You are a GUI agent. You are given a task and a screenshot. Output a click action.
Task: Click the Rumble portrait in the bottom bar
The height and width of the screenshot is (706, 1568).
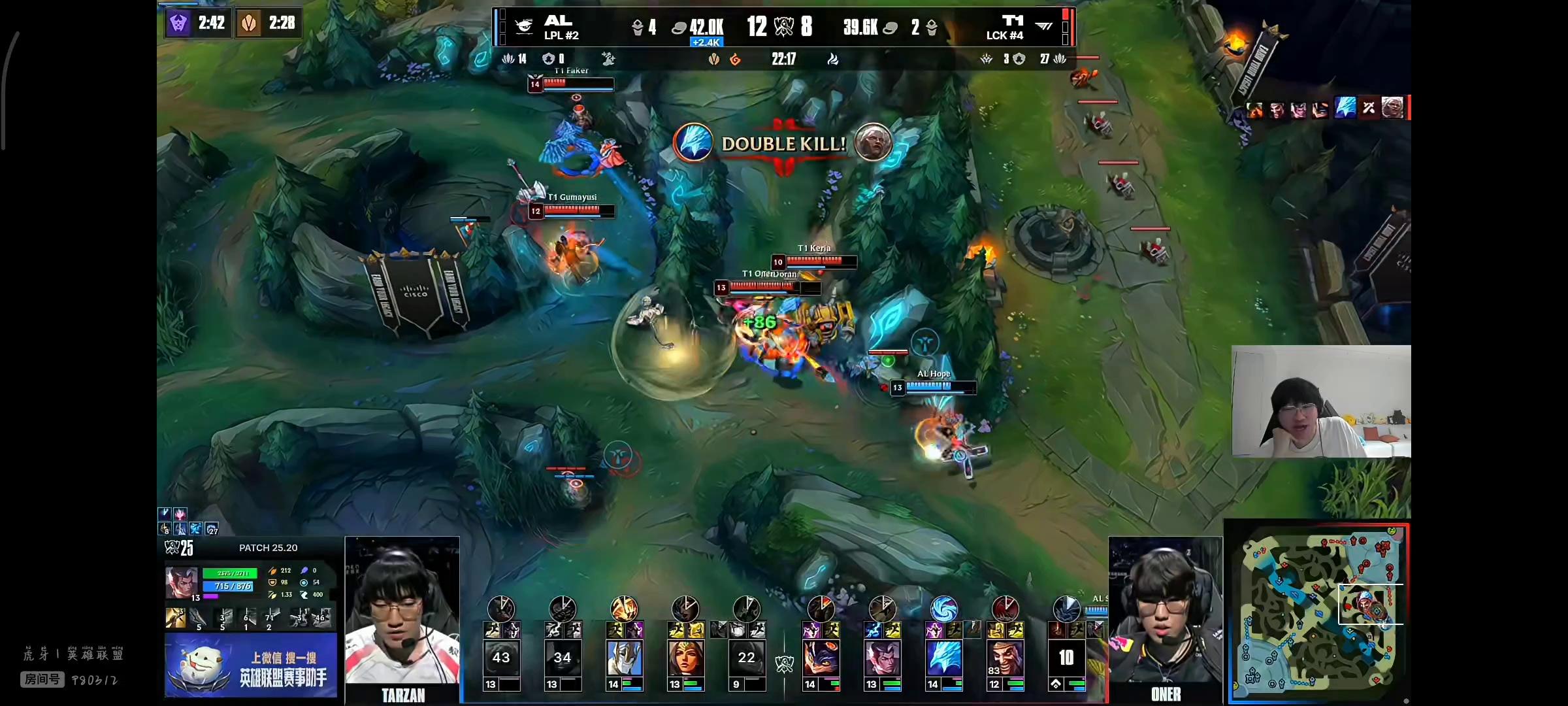(821, 658)
